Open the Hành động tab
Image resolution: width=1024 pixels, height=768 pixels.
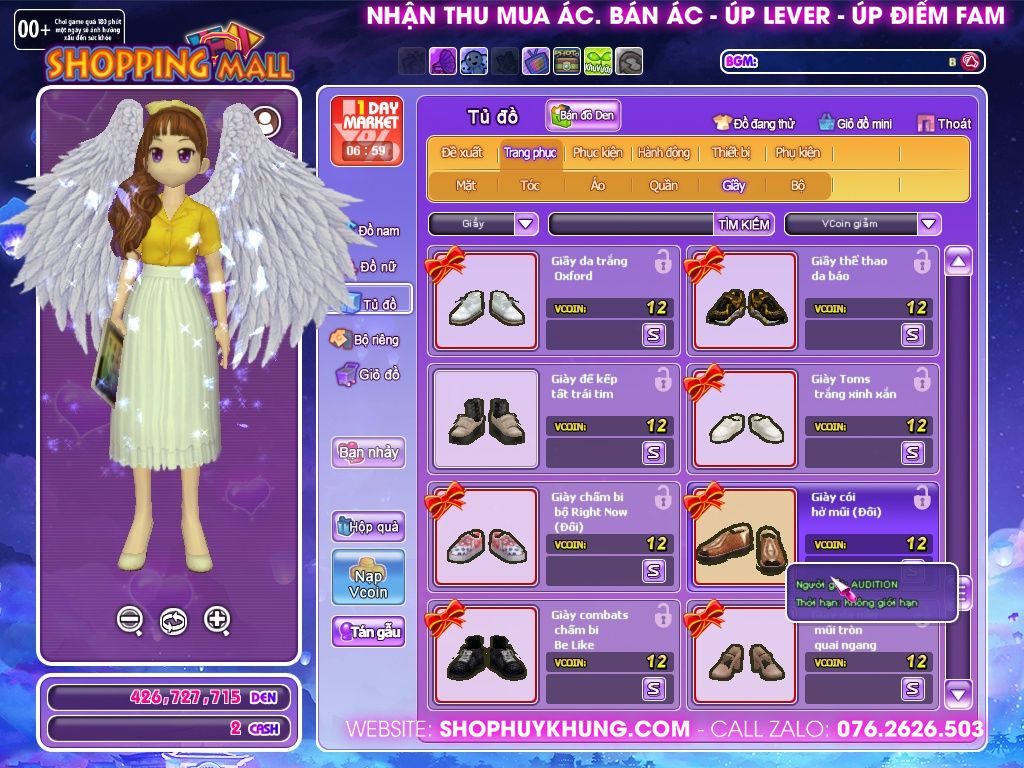[664, 153]
